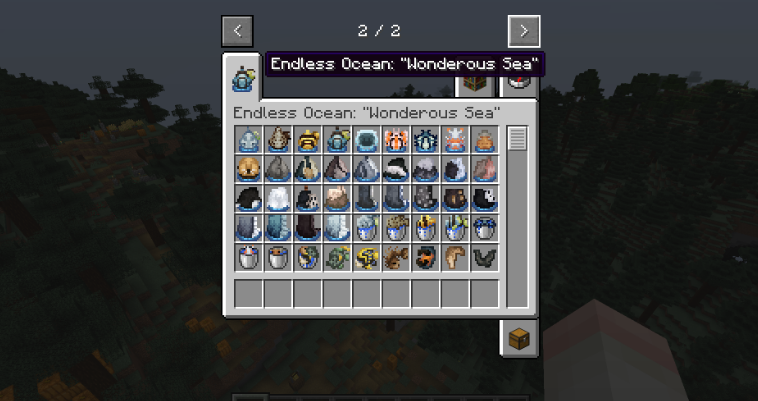Image resolution: width=758 pixels, height=401 pixels.
Task: Open the chest tab below the inventory panel
Action: click(x=518, y=338)
